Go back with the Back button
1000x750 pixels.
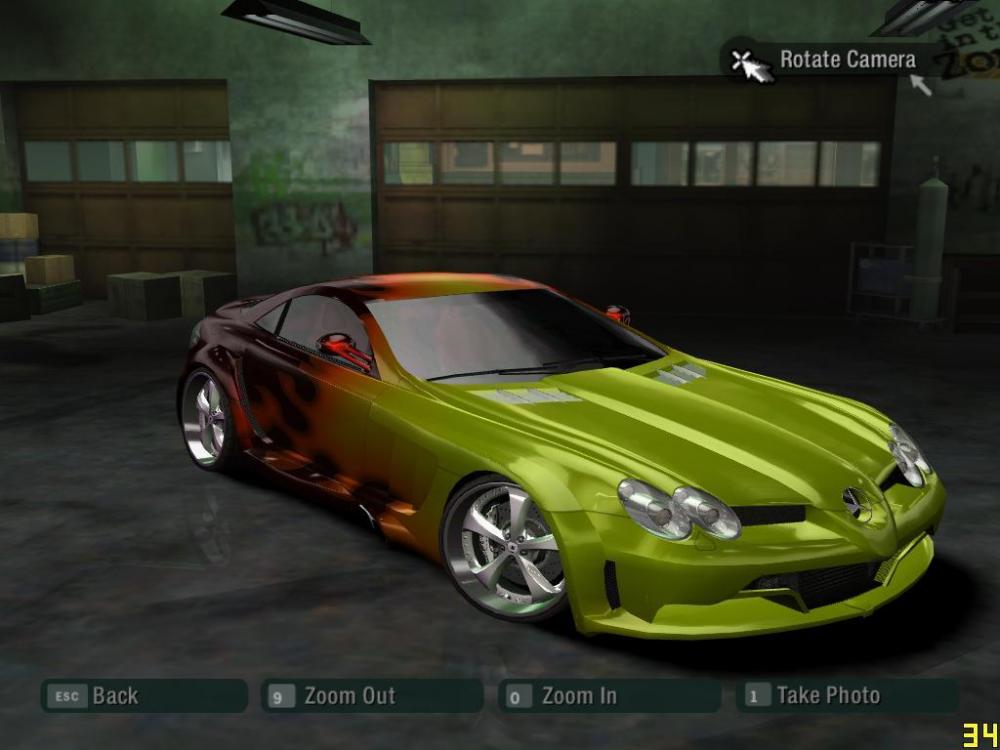coord(142,696)
